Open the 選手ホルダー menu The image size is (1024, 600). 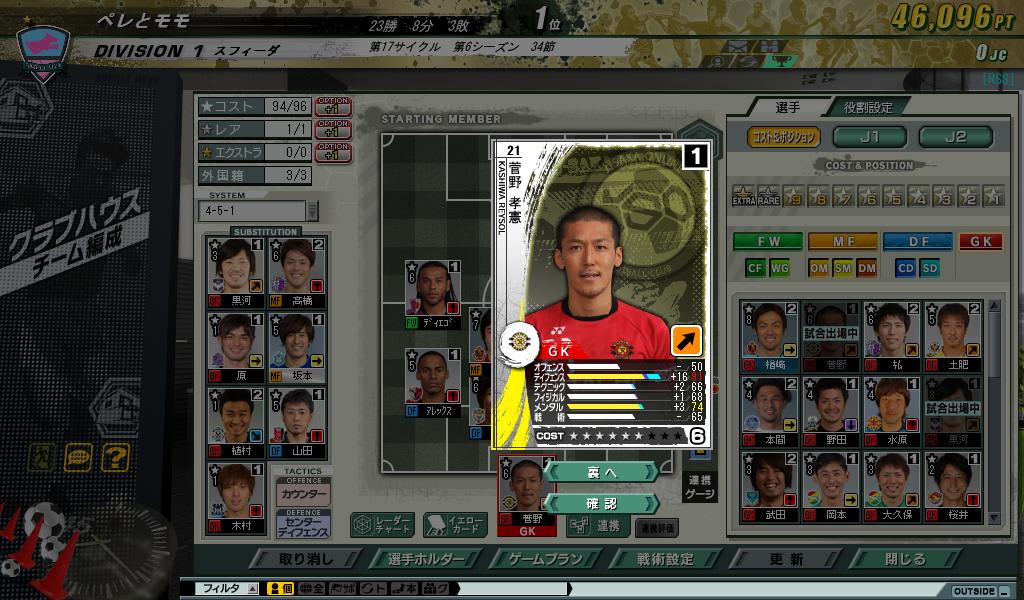click(428, 559)
